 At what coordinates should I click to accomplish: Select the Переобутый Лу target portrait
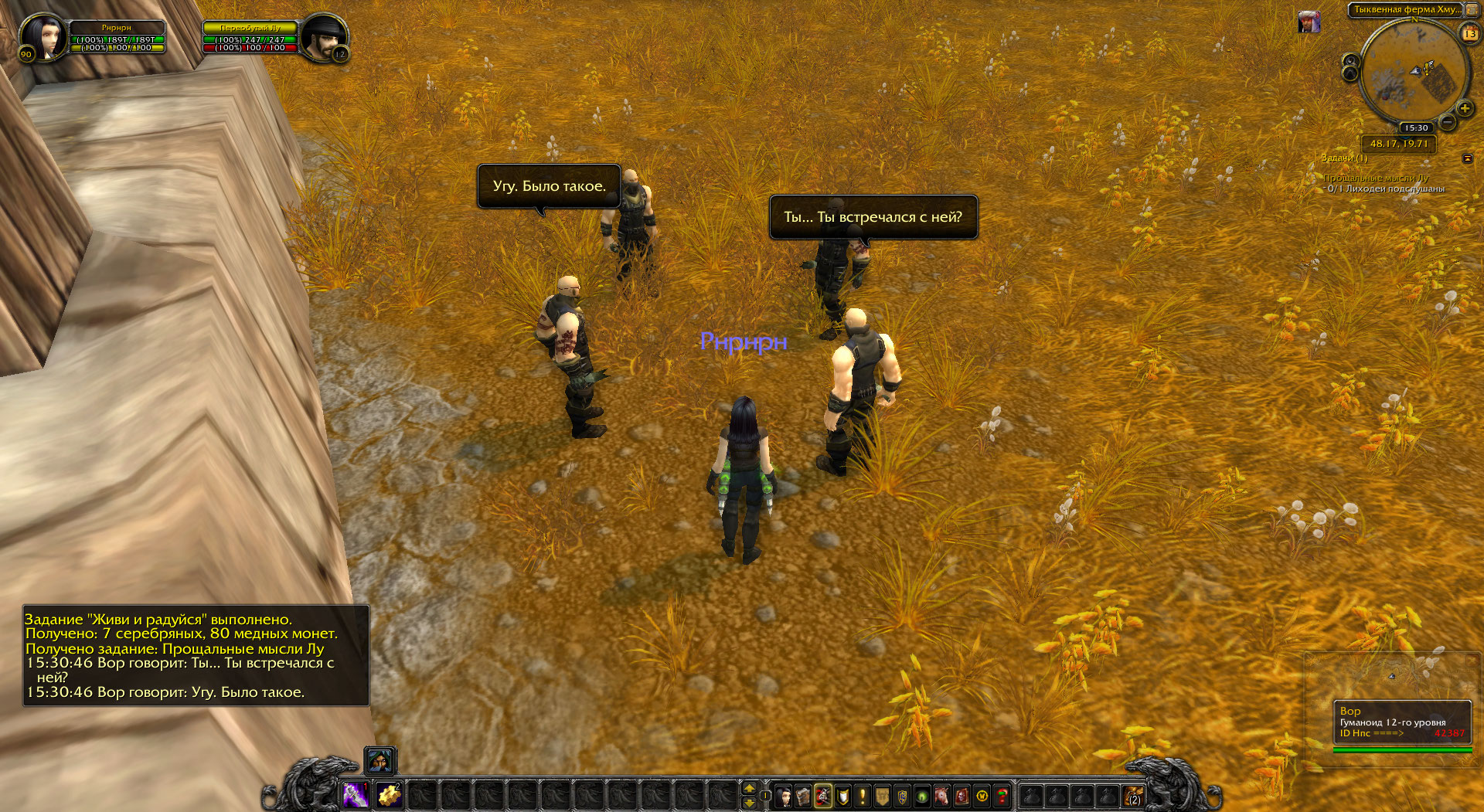click(x=323, y=36)
